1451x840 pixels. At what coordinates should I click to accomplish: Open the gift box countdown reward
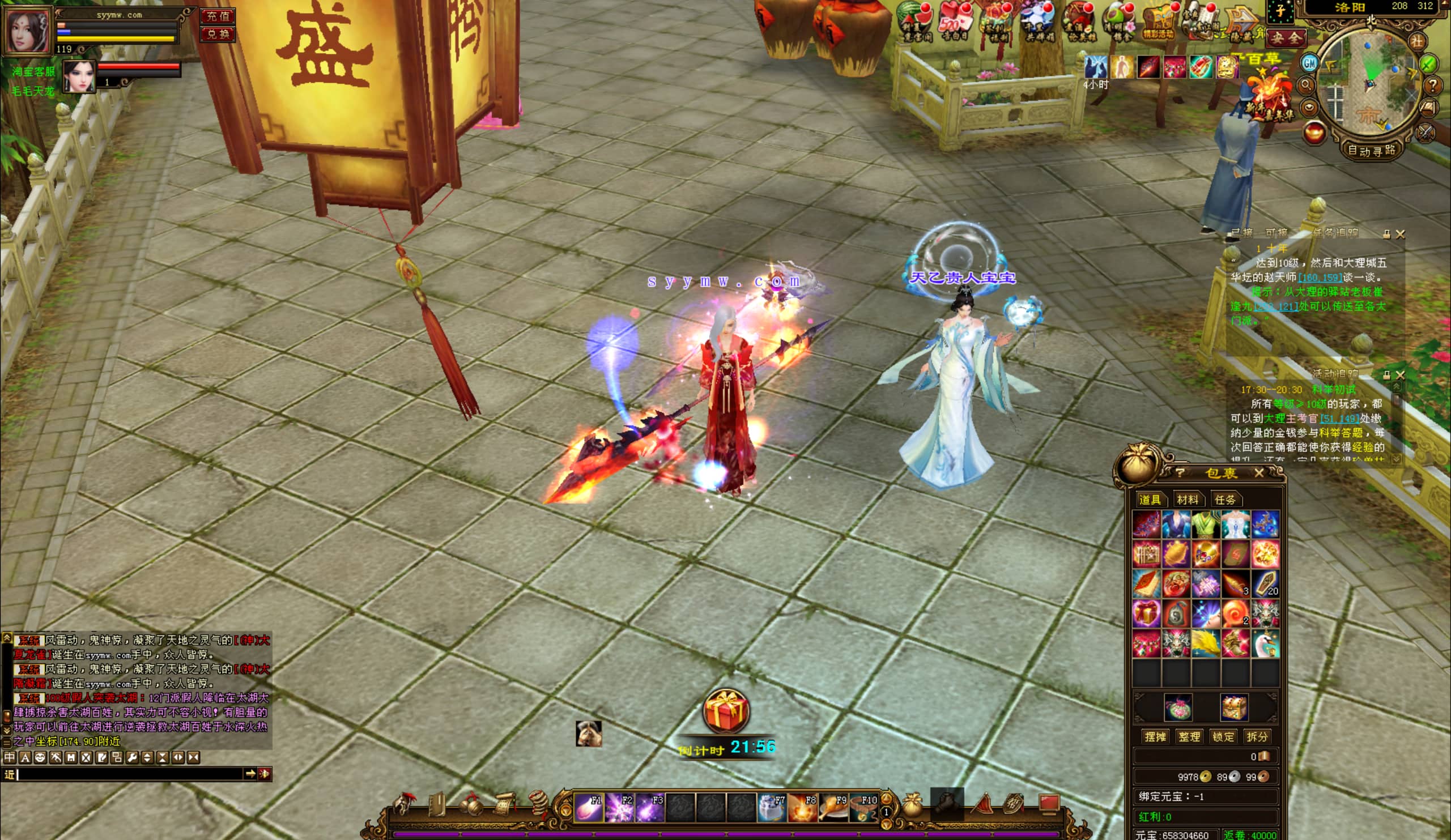point(725,711)
